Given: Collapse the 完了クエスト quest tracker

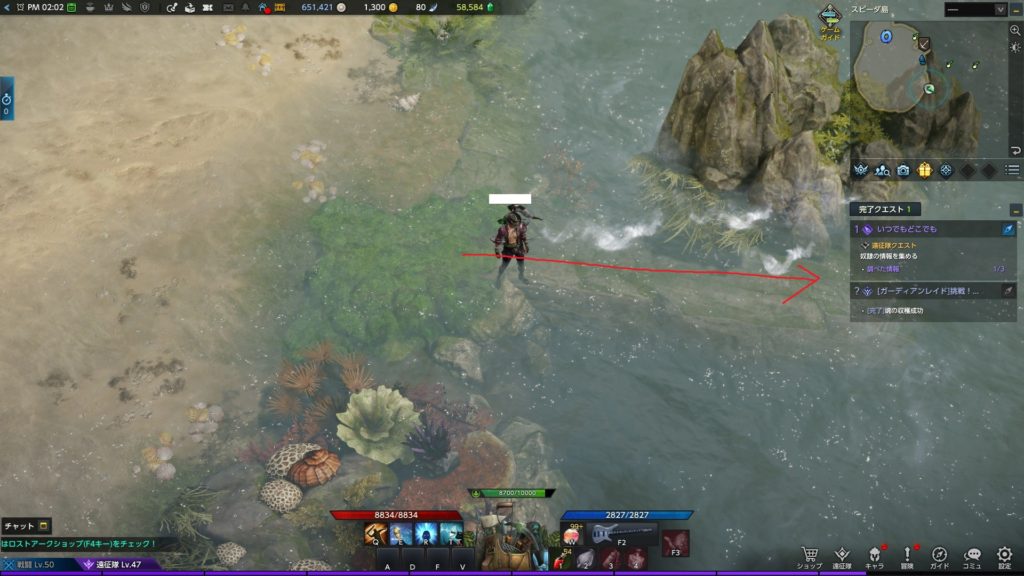Looking at the screenshot, I should click(1015, 210).
